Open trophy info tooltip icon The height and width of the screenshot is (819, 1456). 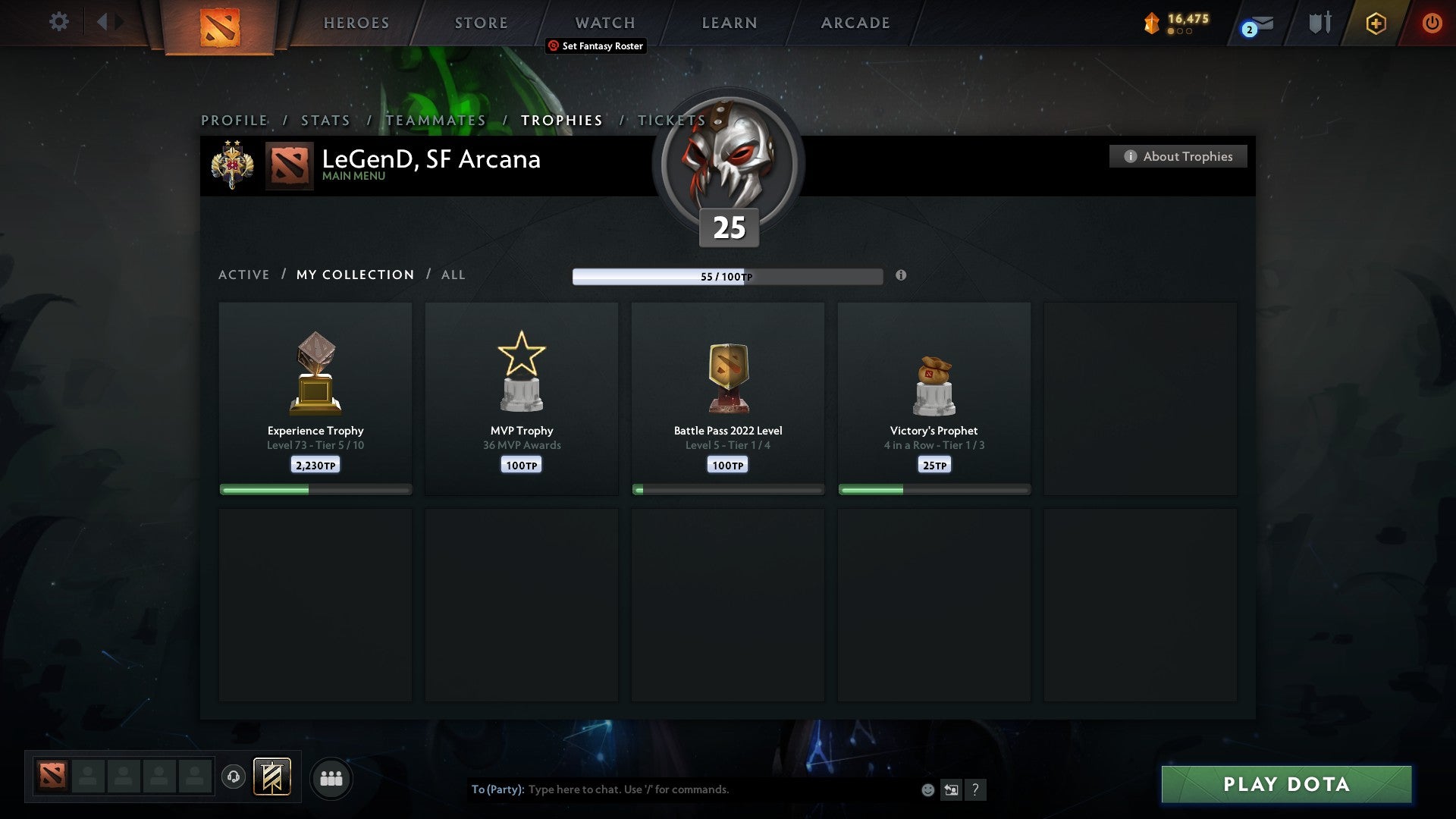tap(901, 277)
